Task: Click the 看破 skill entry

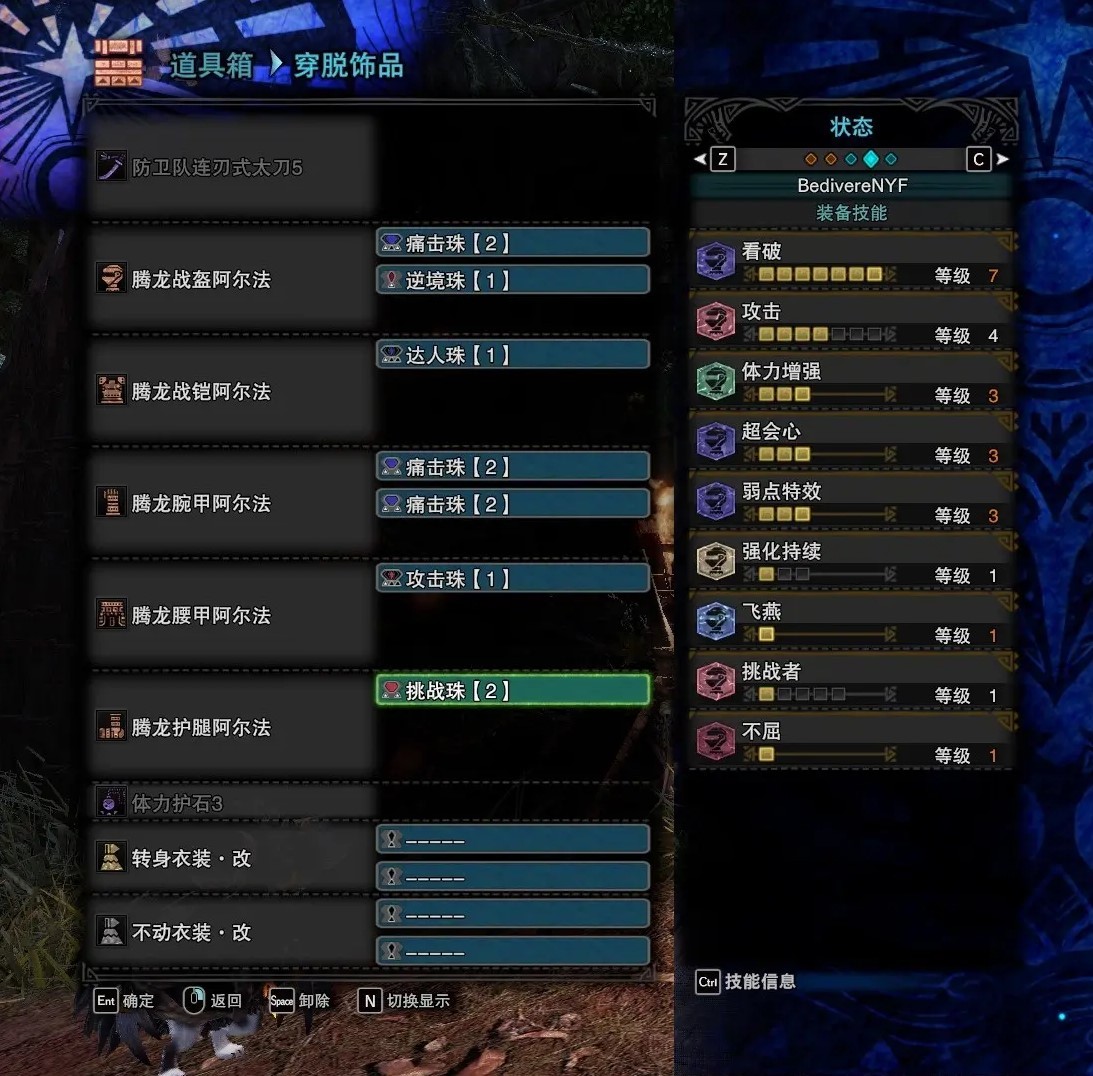Action: (x=852, y=262)
